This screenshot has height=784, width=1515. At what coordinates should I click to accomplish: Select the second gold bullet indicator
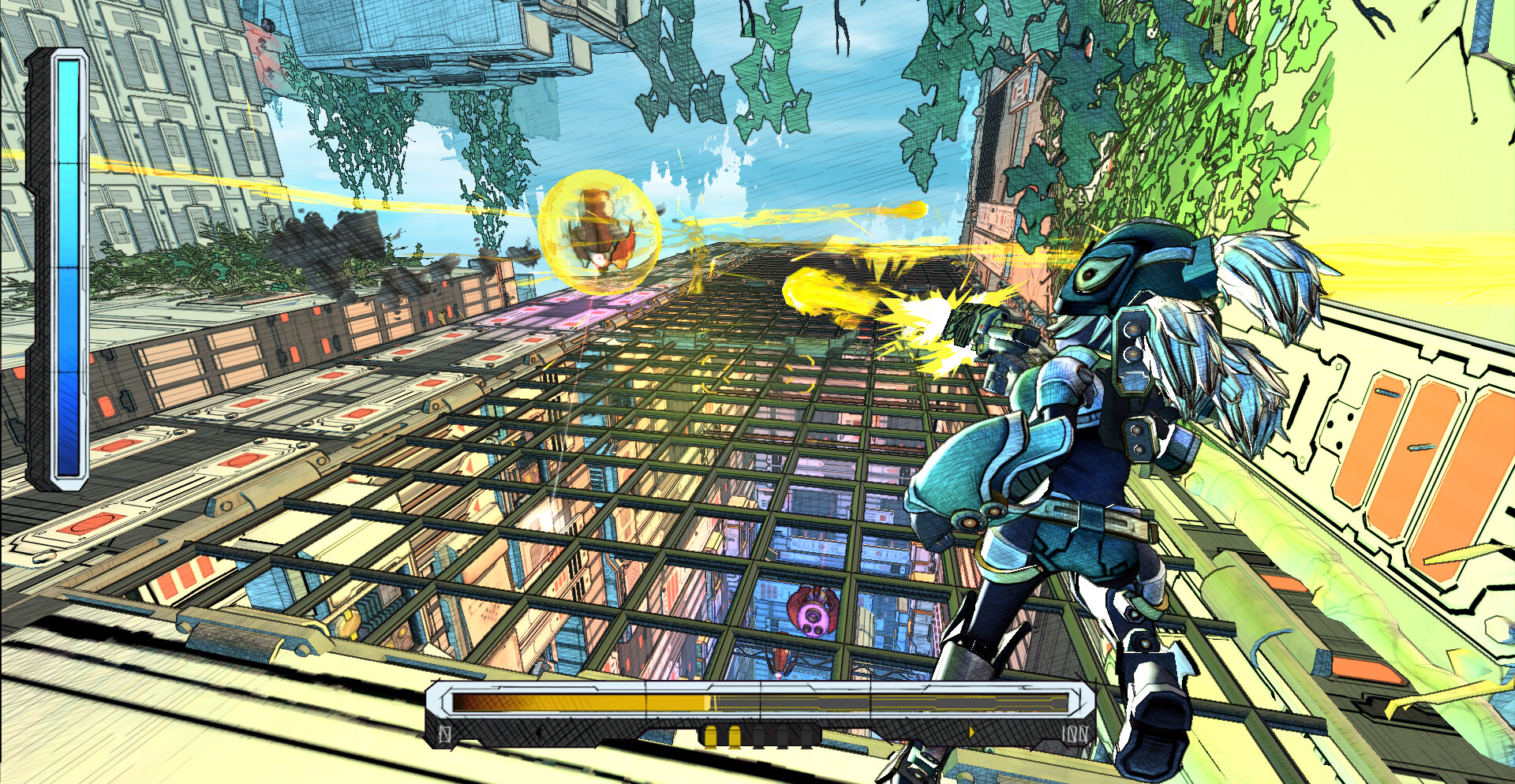(735, 735)
